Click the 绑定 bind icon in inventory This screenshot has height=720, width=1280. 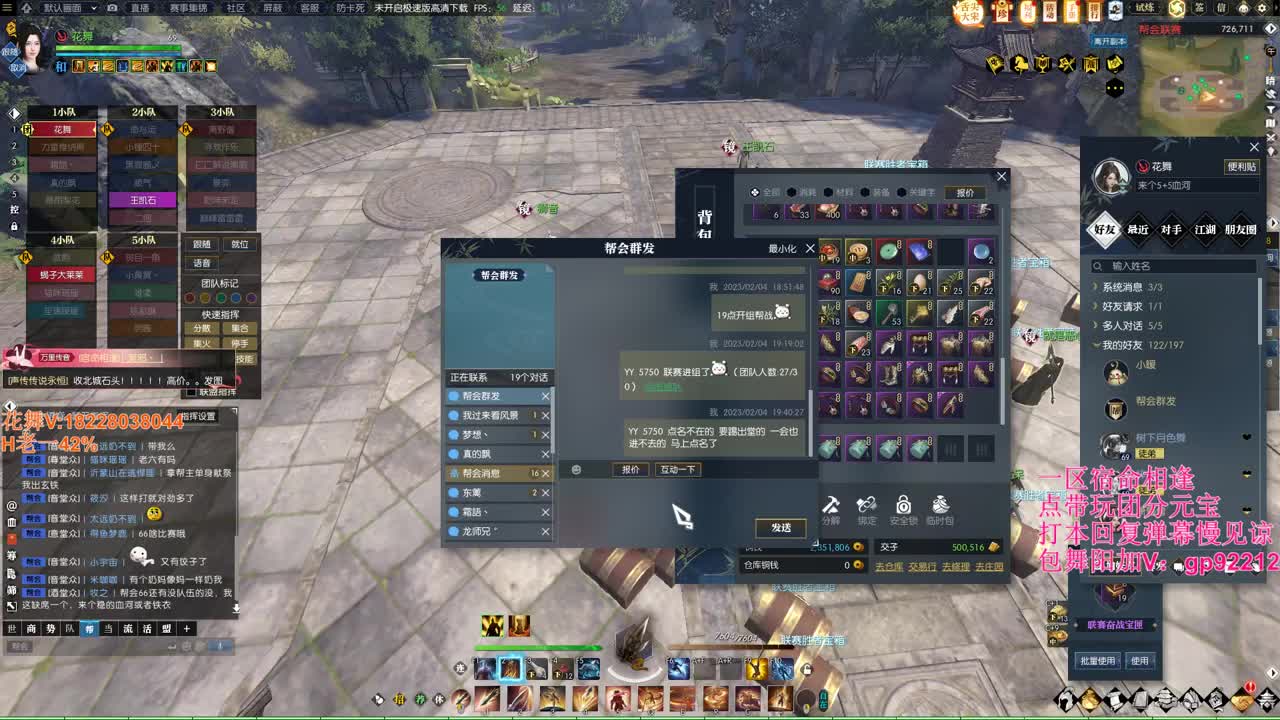click(x=867, y=505)
